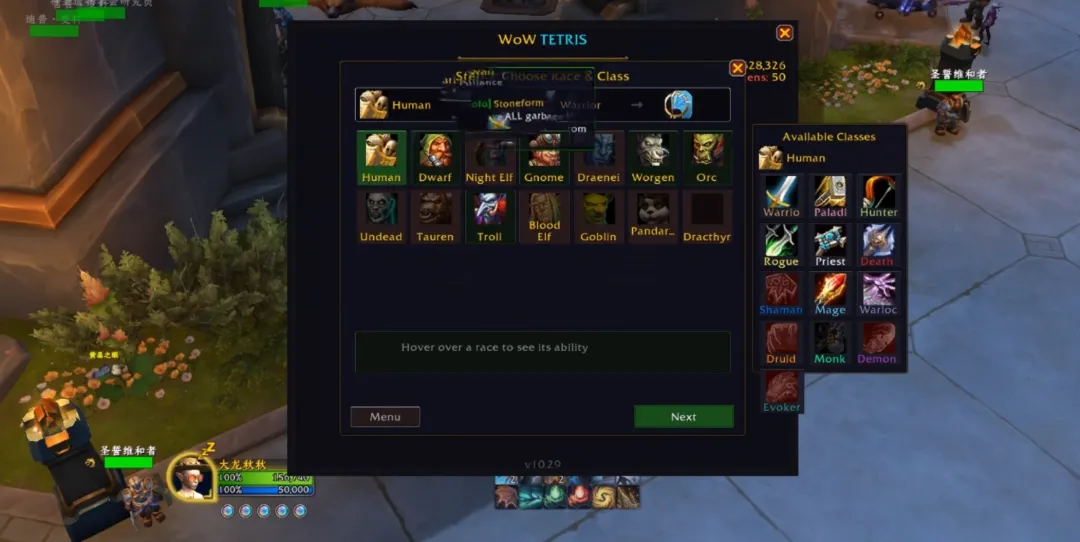Choose the Warrior class icon
The width and height of the screenshot is (1080, 542).
(x=781, y=196)
